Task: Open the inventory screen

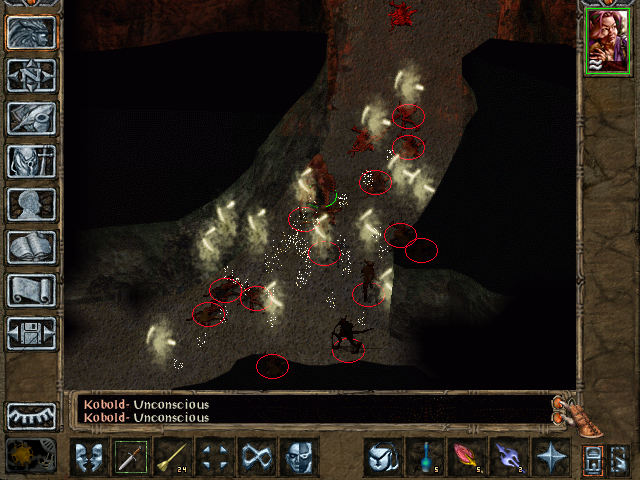Action: pyautogui.click(x=31, y=161)
